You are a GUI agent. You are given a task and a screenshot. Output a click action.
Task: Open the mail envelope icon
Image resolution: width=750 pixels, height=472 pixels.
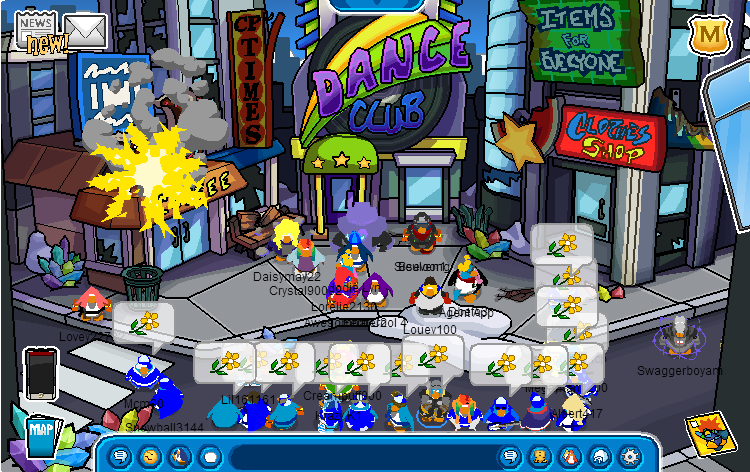point(86,32)
